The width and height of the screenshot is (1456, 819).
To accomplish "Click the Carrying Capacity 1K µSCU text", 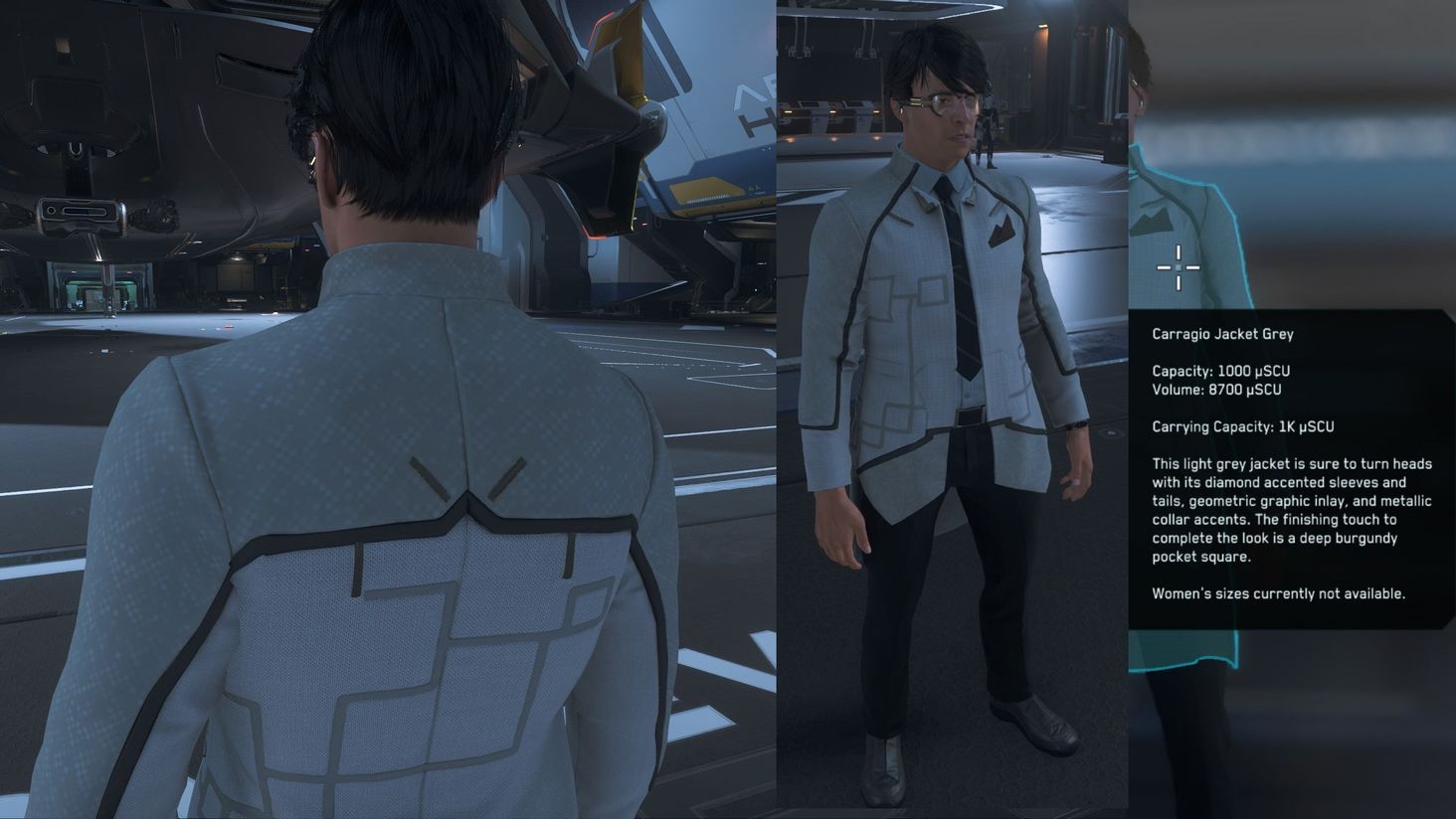I will click(1243, 426).
